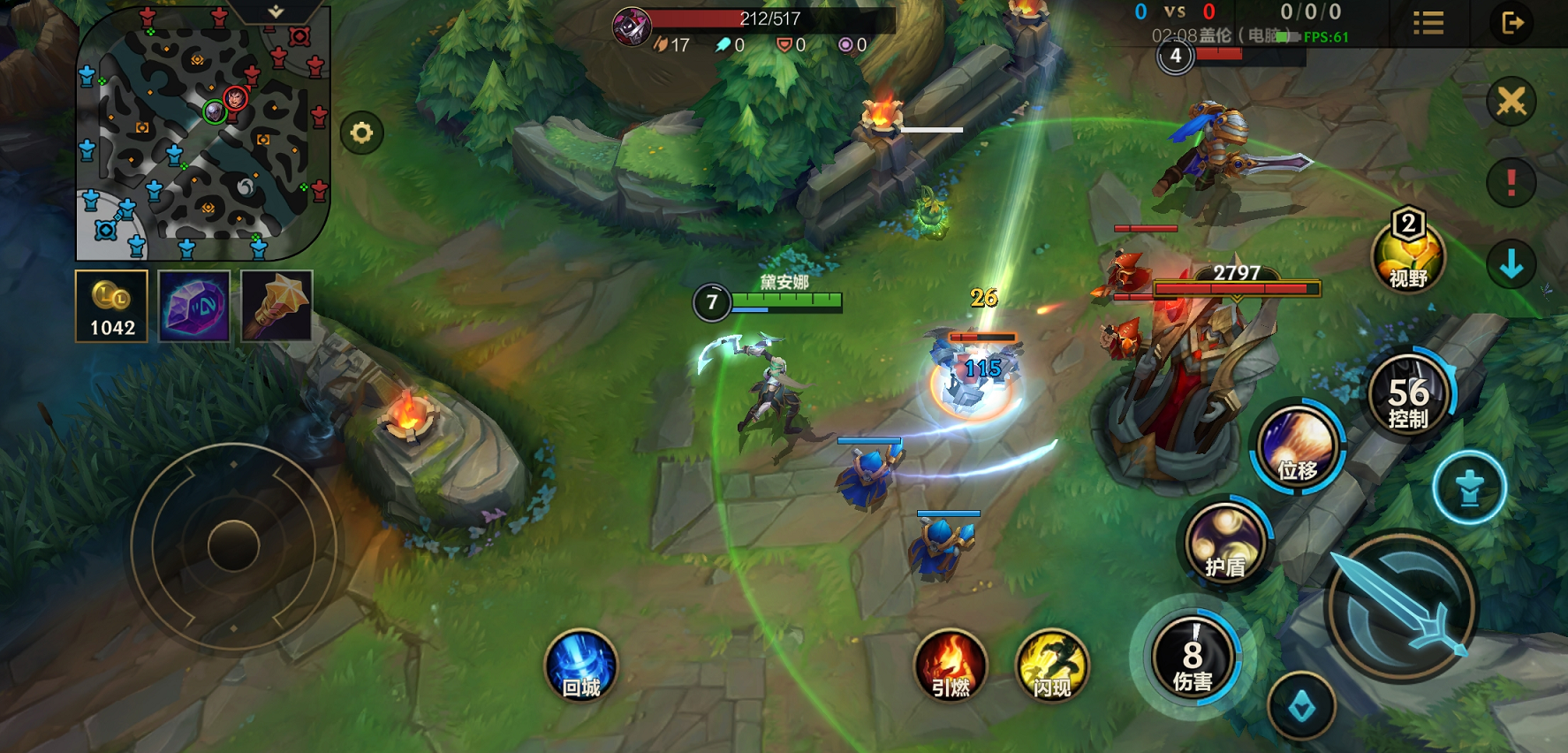Open the scoreboard list icon

(1428, 23)
